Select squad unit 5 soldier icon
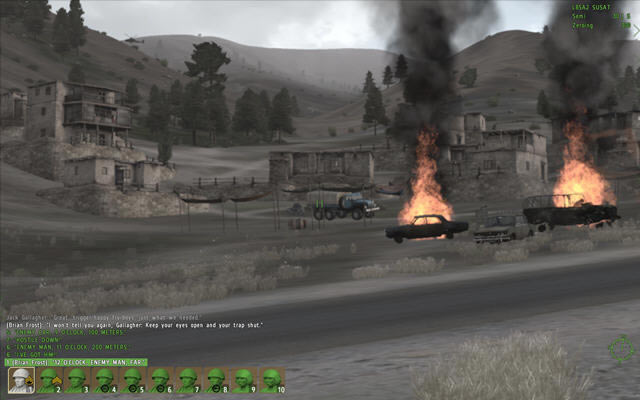640x400 pixels. coord(132,380)
